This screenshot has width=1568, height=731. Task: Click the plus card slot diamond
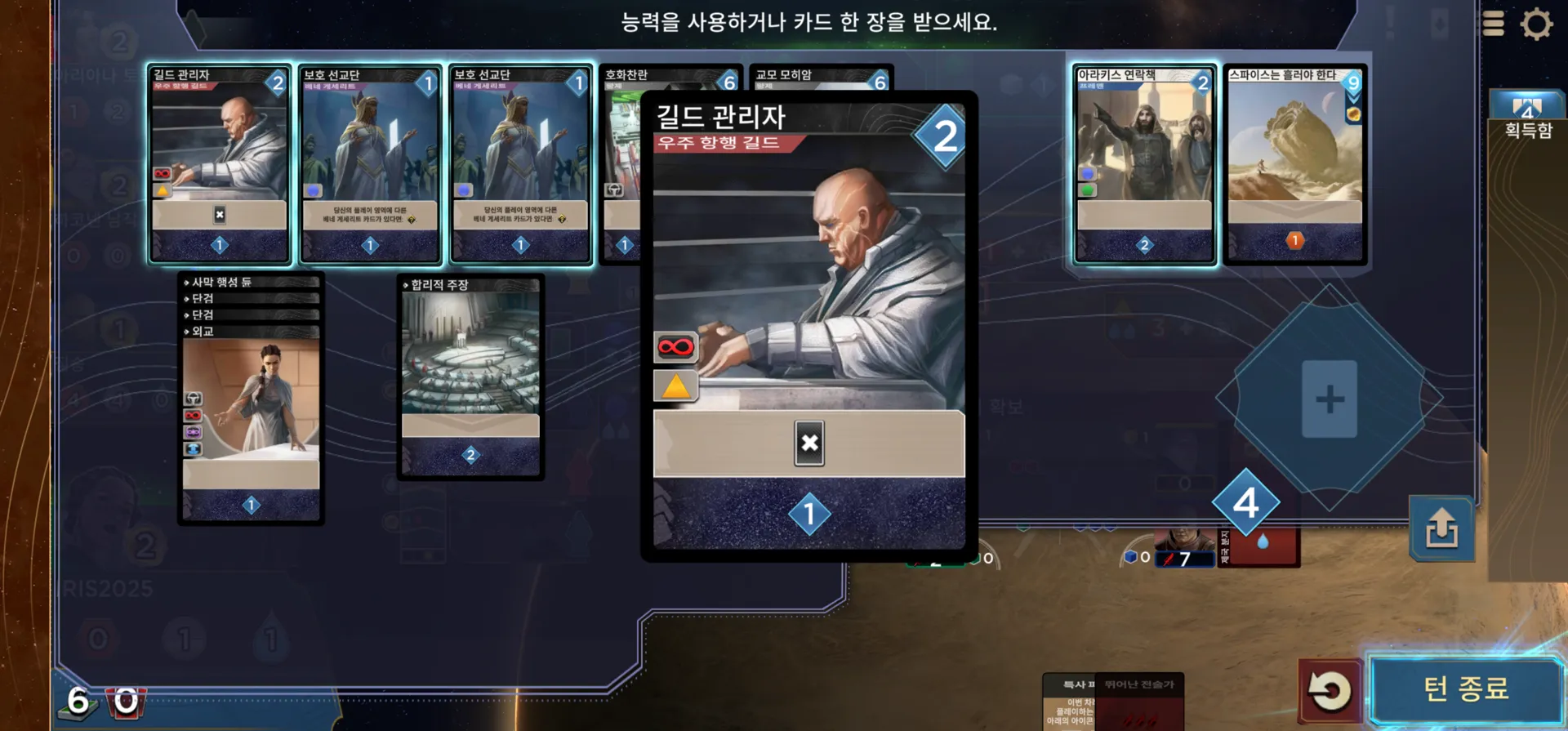click(1329, 399)
